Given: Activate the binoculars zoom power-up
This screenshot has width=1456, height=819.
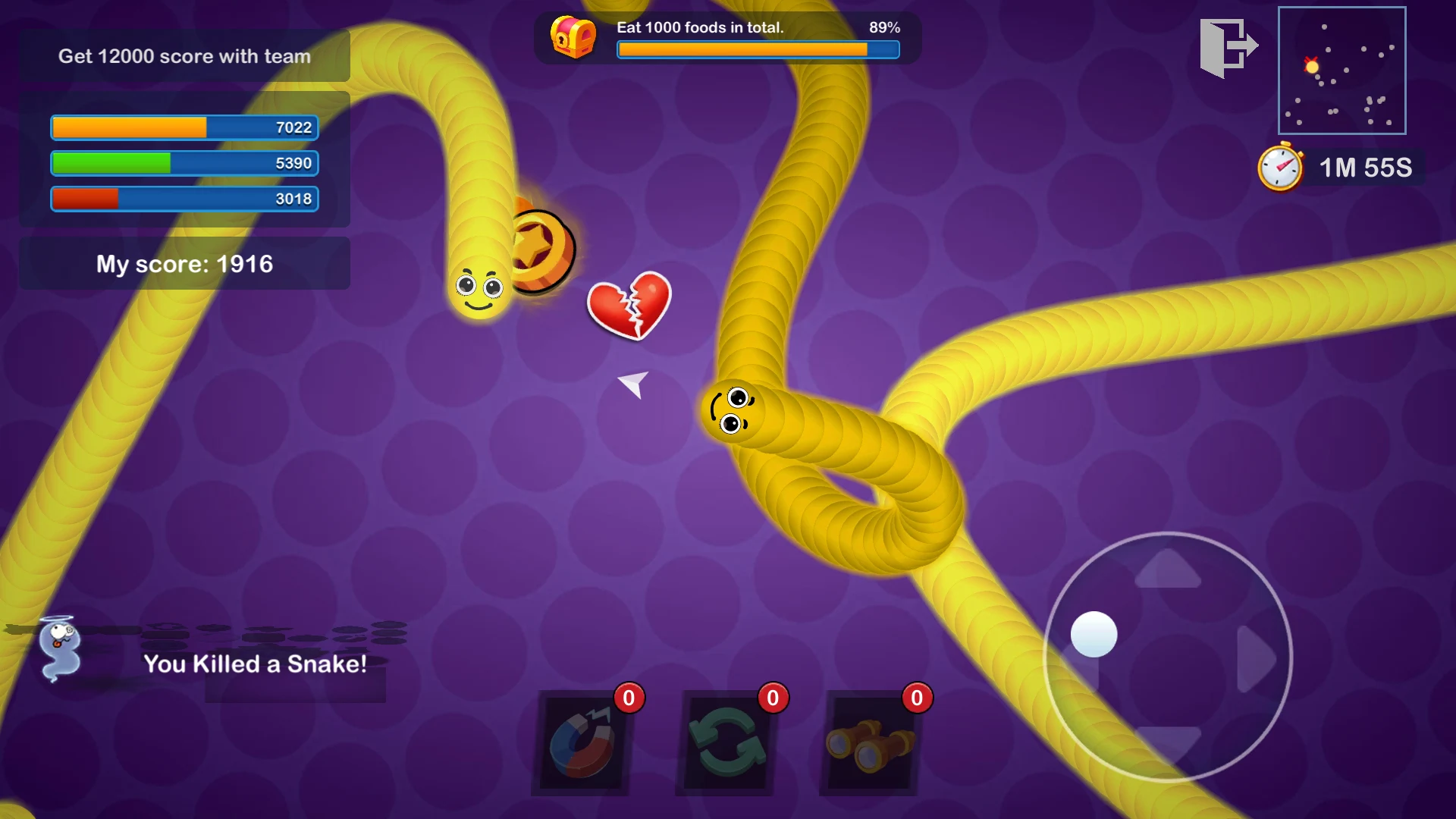Looking at the screenshot, I should tap(870, 744).
